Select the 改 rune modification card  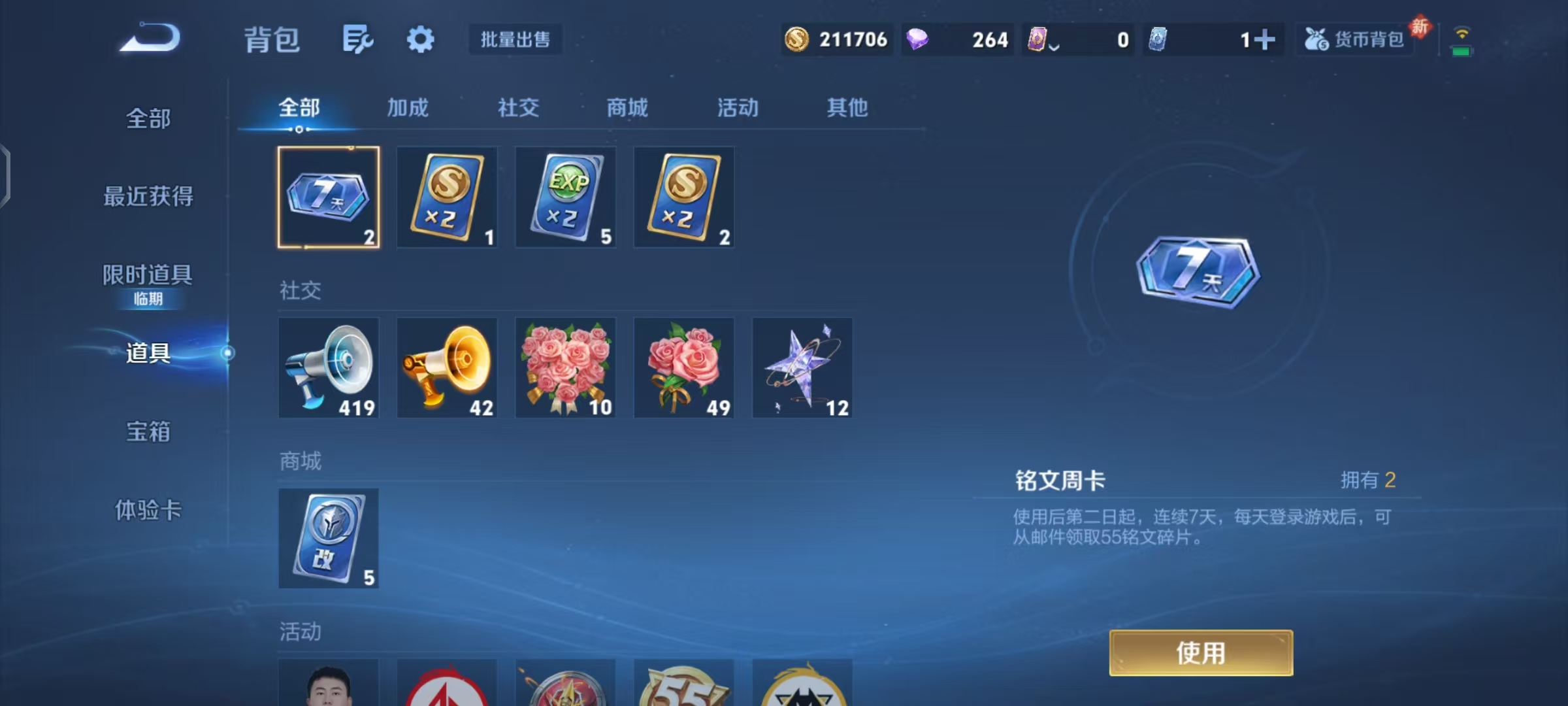[x=329, y=539]
